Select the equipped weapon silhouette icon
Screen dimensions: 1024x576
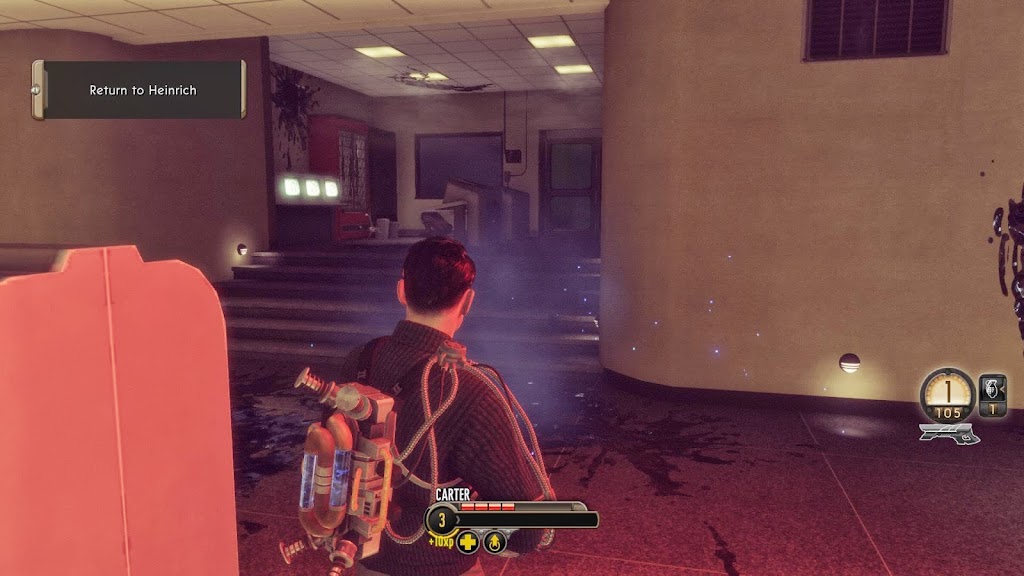[x=949, y=433]
